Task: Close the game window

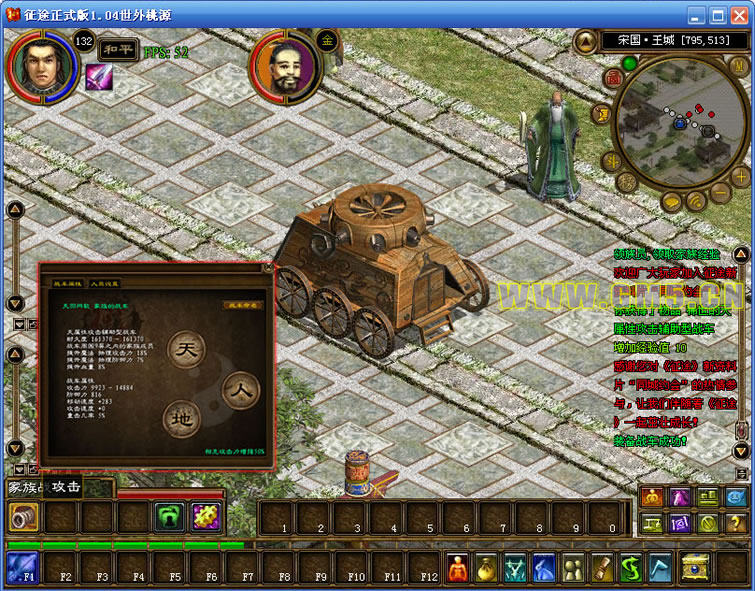Action: tap(740, 15)
